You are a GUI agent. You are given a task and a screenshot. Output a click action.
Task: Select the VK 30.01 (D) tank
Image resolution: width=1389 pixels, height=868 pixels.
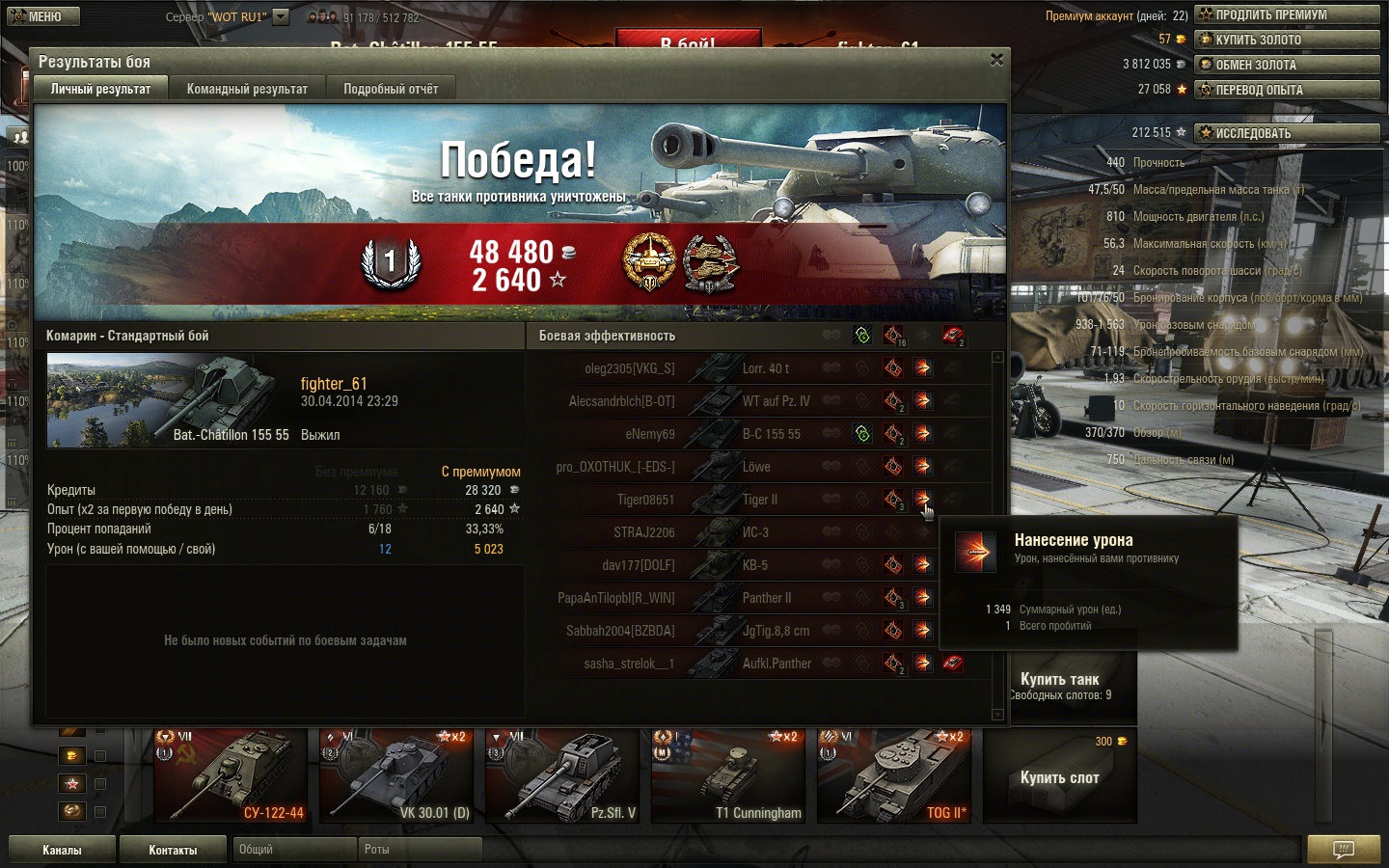[396, 776]
